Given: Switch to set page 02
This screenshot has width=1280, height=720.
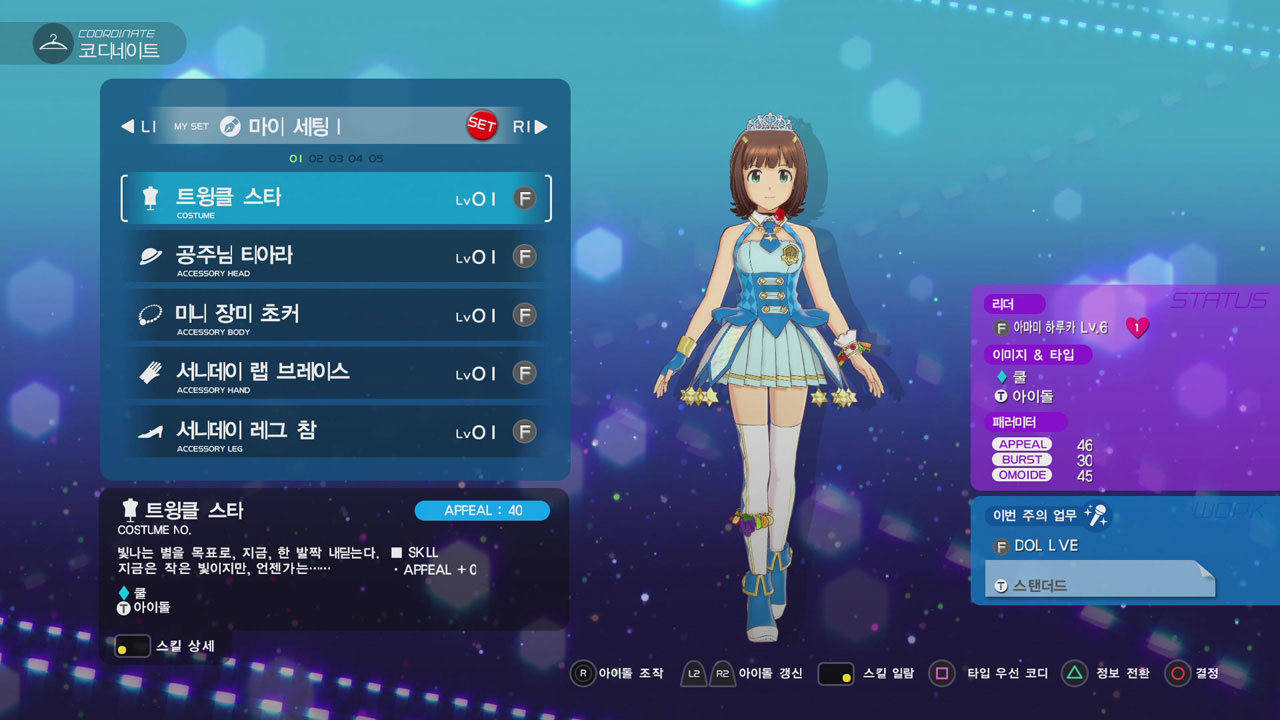Looking at the screenshot, I should tap(316, 159).
